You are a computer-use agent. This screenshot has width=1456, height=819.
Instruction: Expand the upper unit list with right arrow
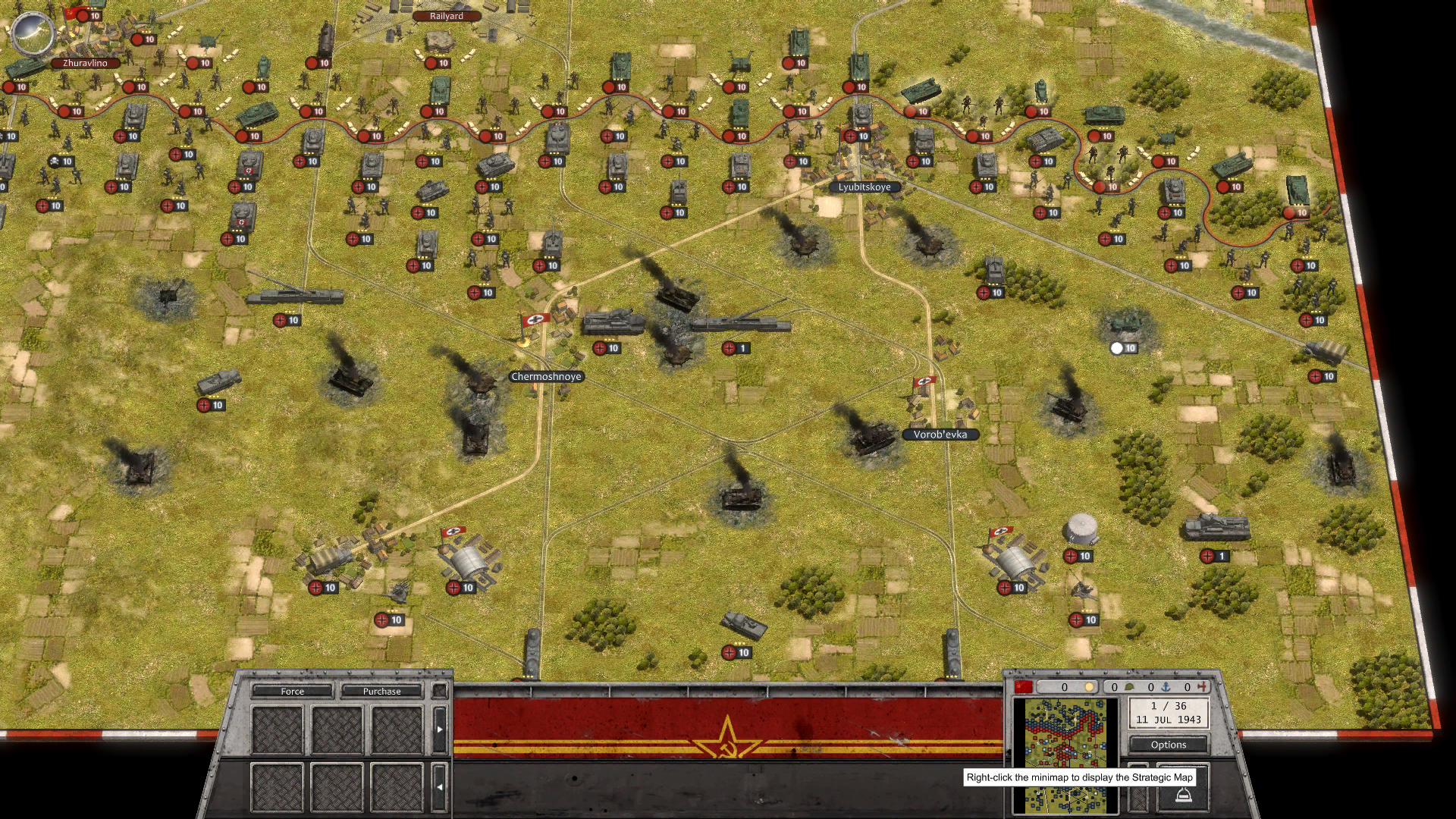click(440, 728)
